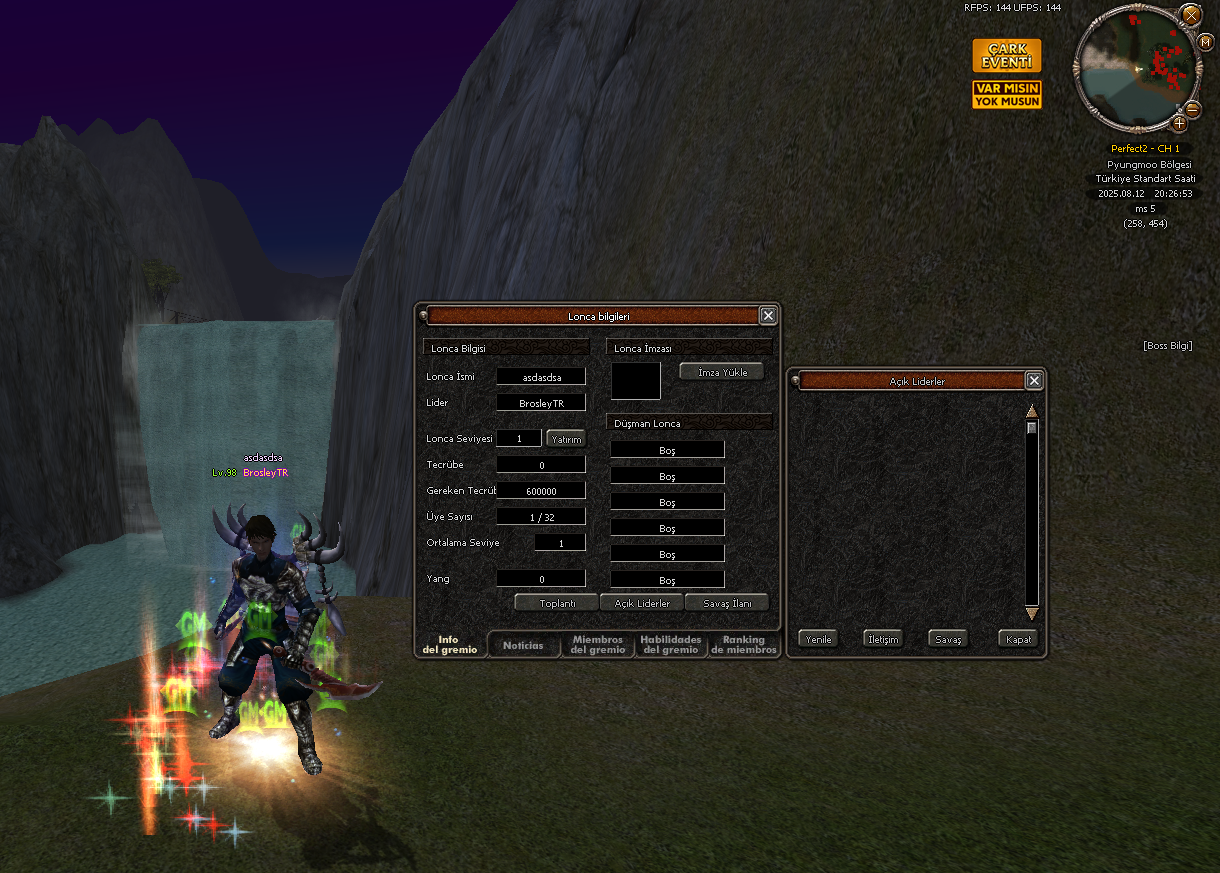The width and height of the screenshot is (1220, 873).
Task: Switch to the Noticias tab
Action: click(523, 645)
